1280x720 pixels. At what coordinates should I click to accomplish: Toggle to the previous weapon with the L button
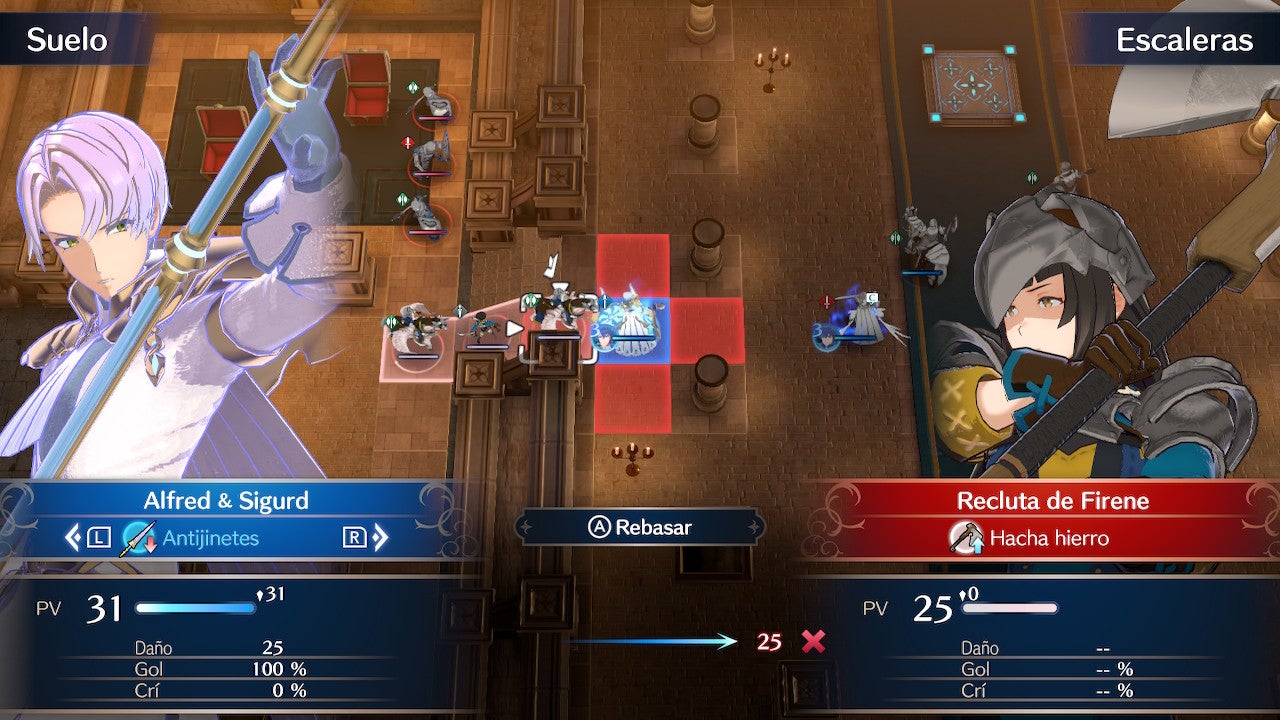click(x=99, y=538)
